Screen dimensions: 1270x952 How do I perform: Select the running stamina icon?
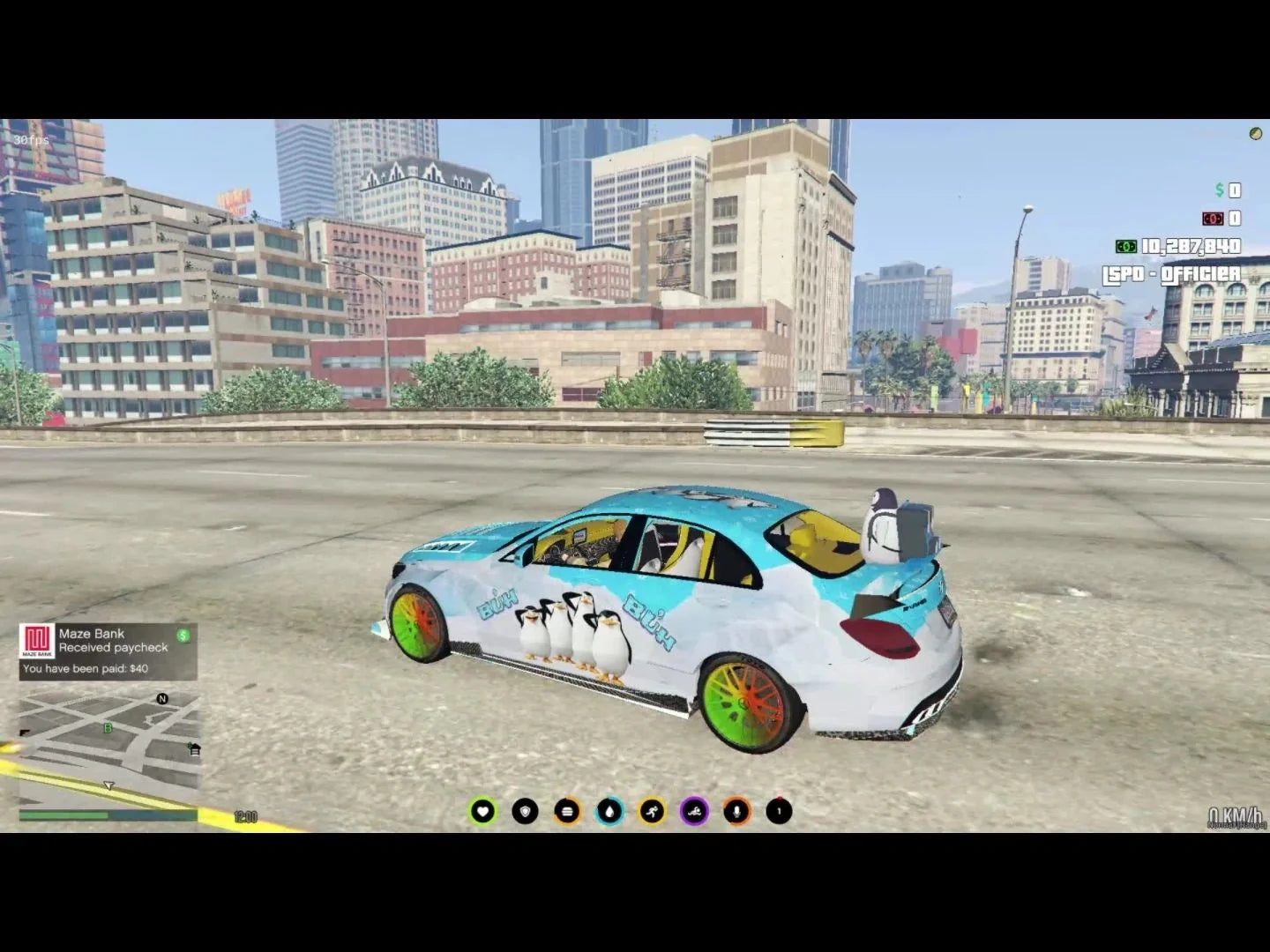pyautogui.click(x=651, y=809)
